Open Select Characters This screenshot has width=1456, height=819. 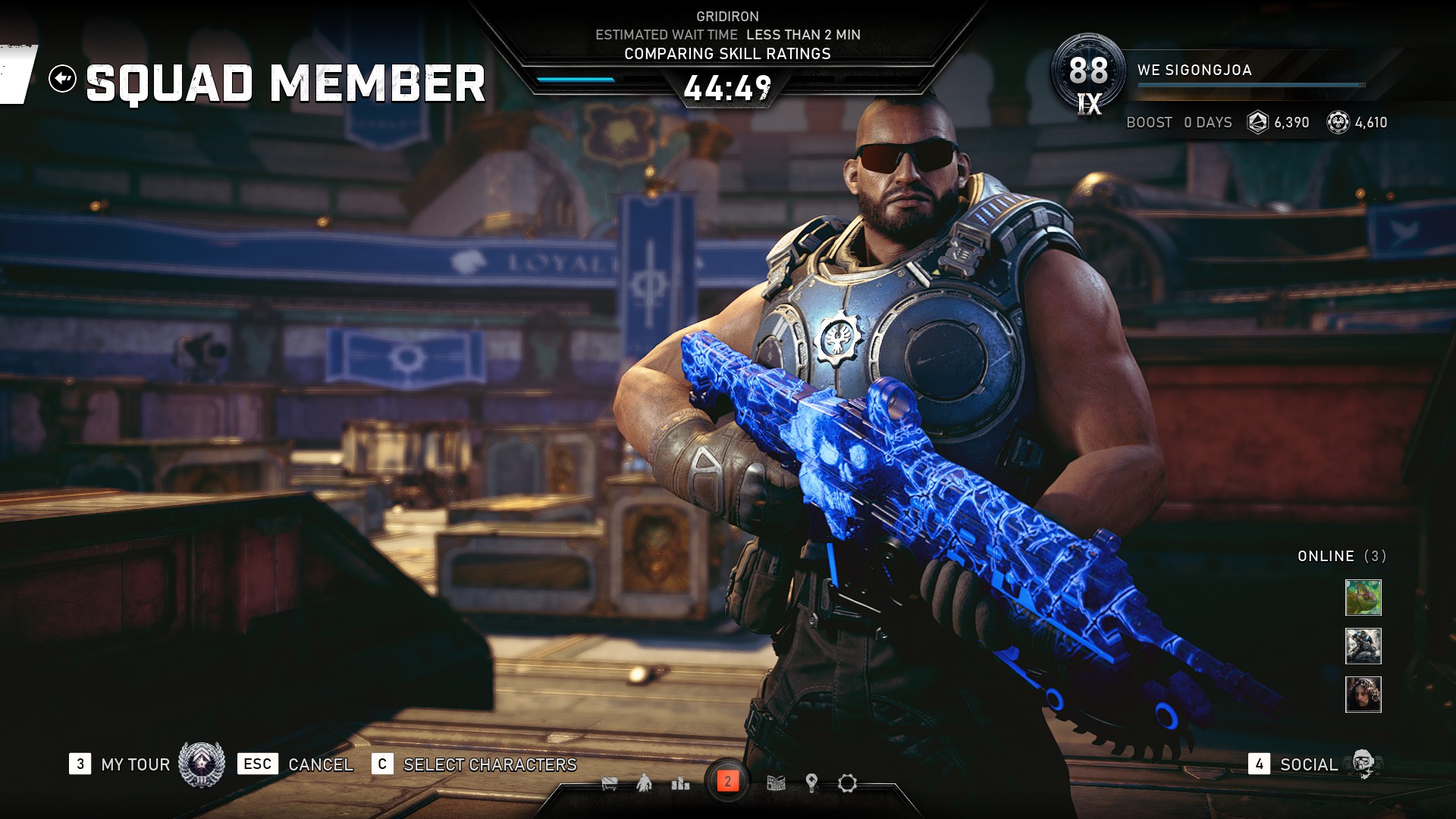pyautogui.click(x=489, y=764)
